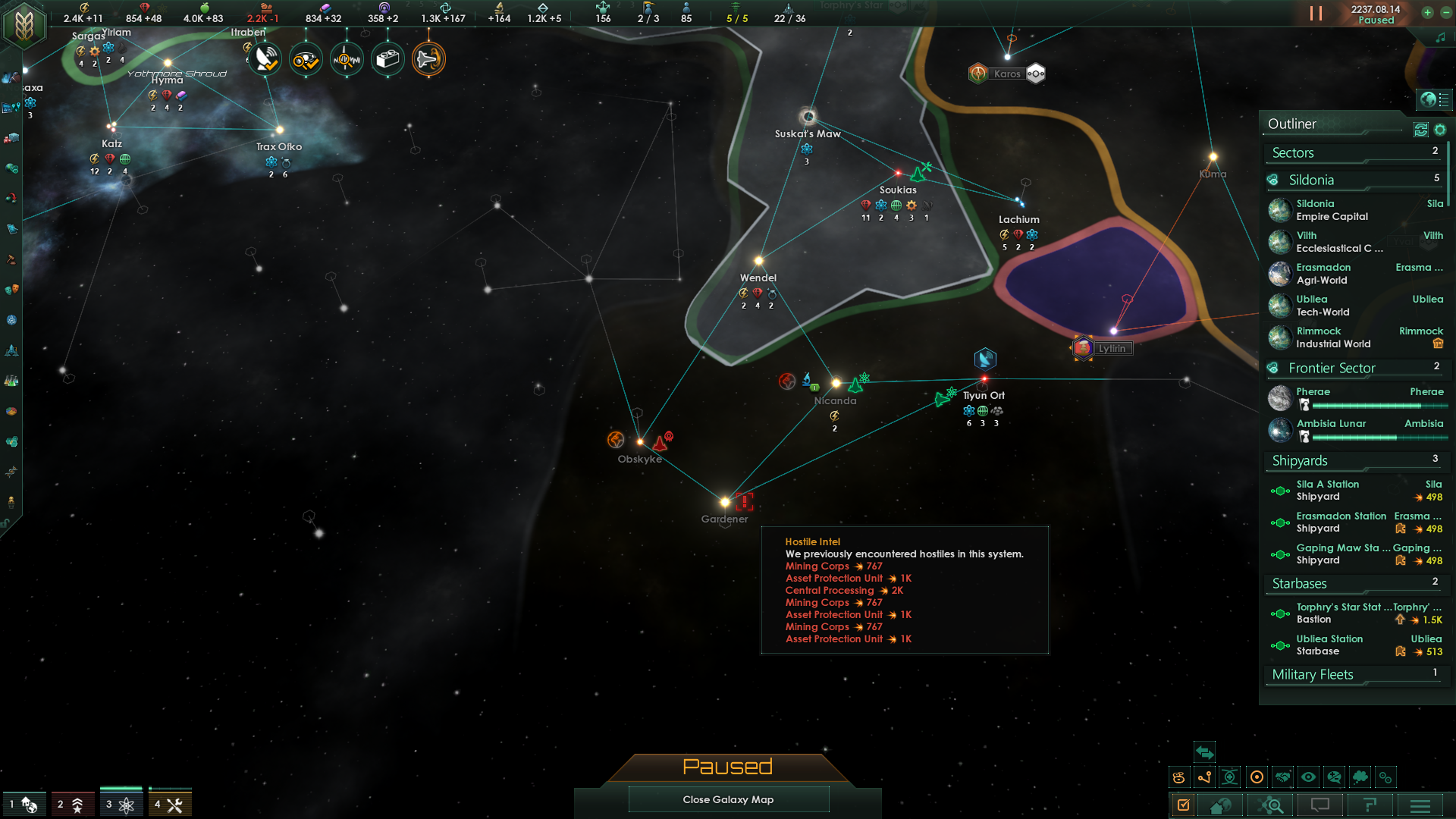Click the Pause button at top right
The width and height of the screenshot is (1456, 819).
pos(1316,13)
